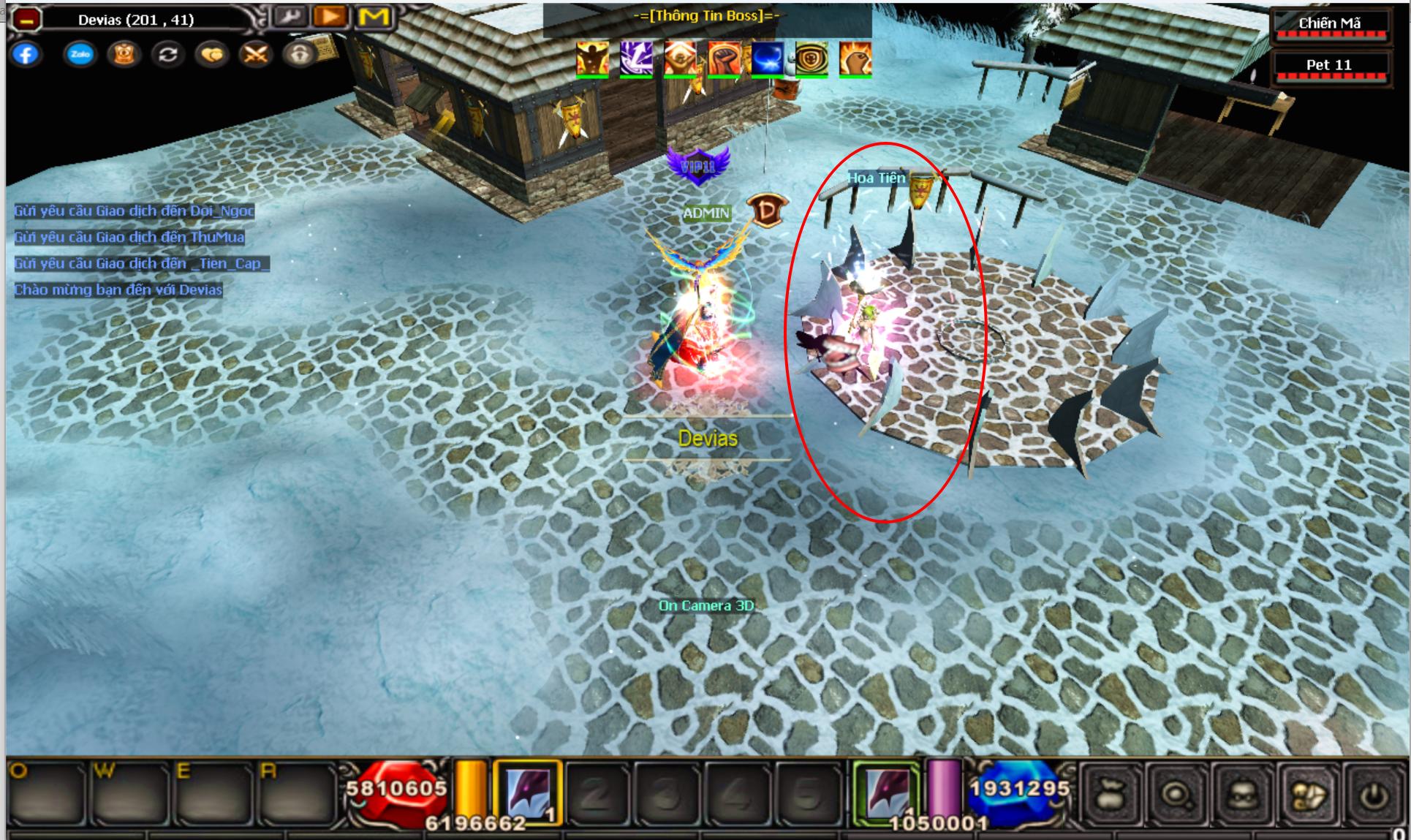Viewport: 1411px width, 840px height.
Task: Open the Pet 11 panel
Action: click(x=1329, y=66)
